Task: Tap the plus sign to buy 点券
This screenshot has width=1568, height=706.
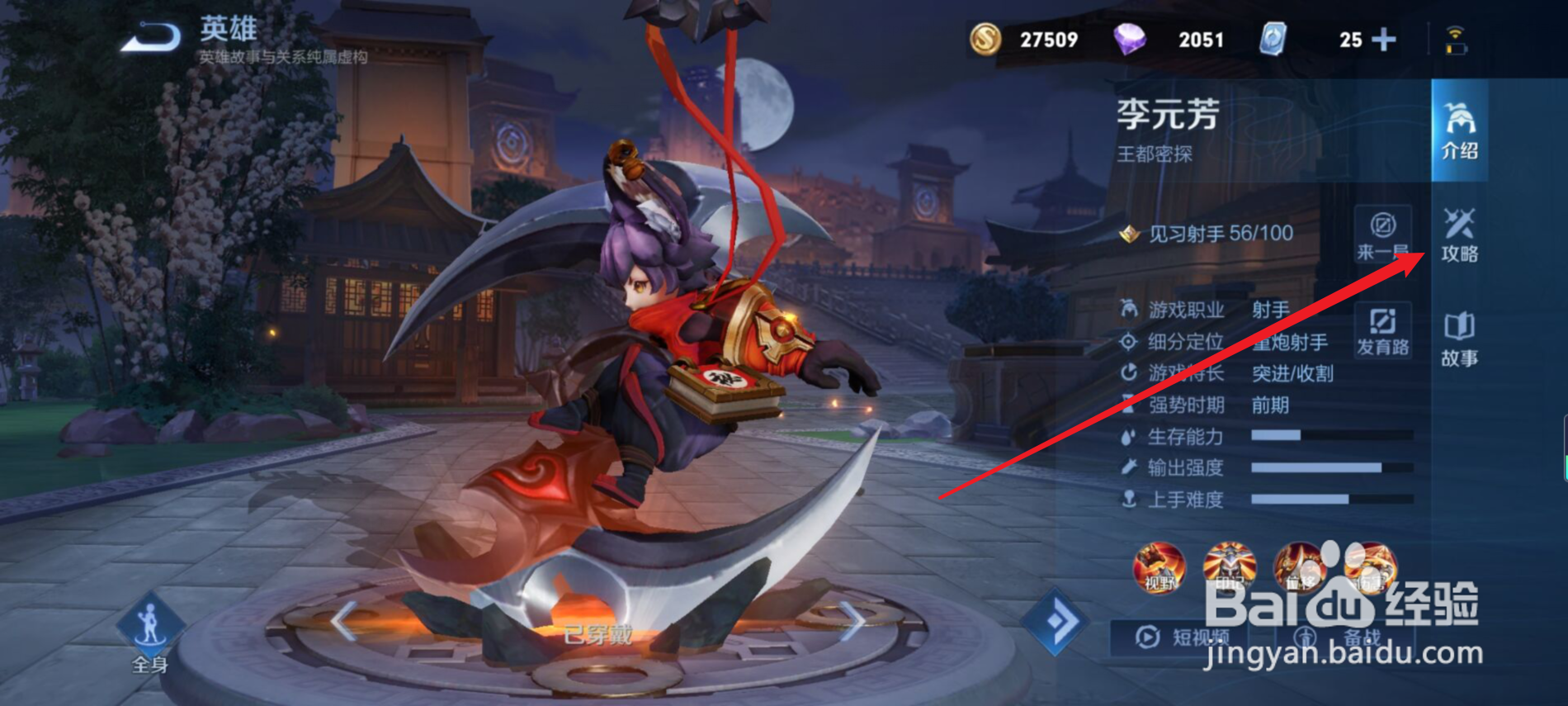Action: [x=1385, y=39]
